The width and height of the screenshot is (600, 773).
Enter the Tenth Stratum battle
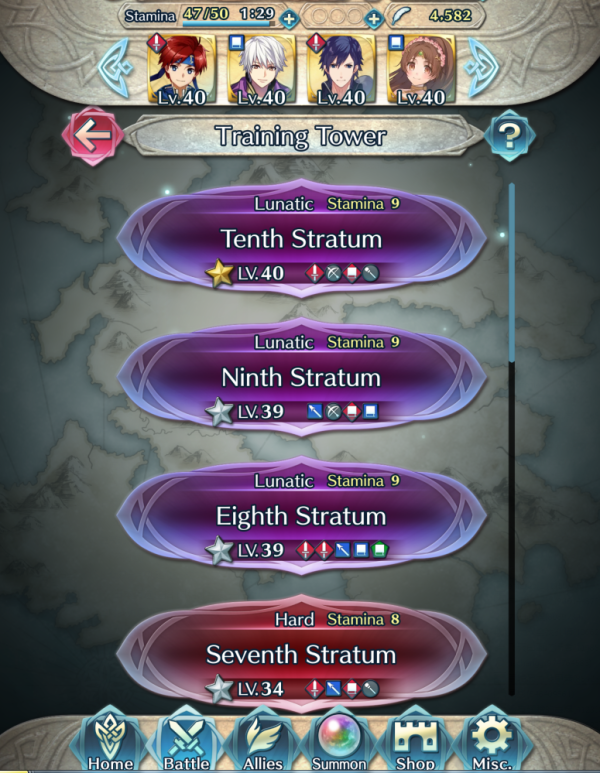[301, 240]
